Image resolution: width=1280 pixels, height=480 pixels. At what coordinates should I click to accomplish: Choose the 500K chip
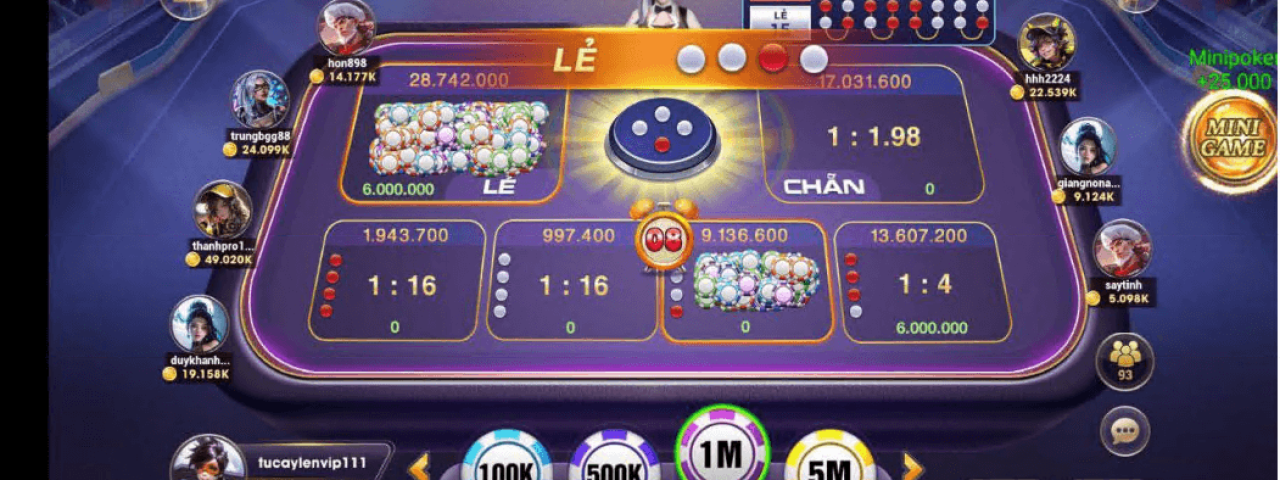click(x=614, y=460)
